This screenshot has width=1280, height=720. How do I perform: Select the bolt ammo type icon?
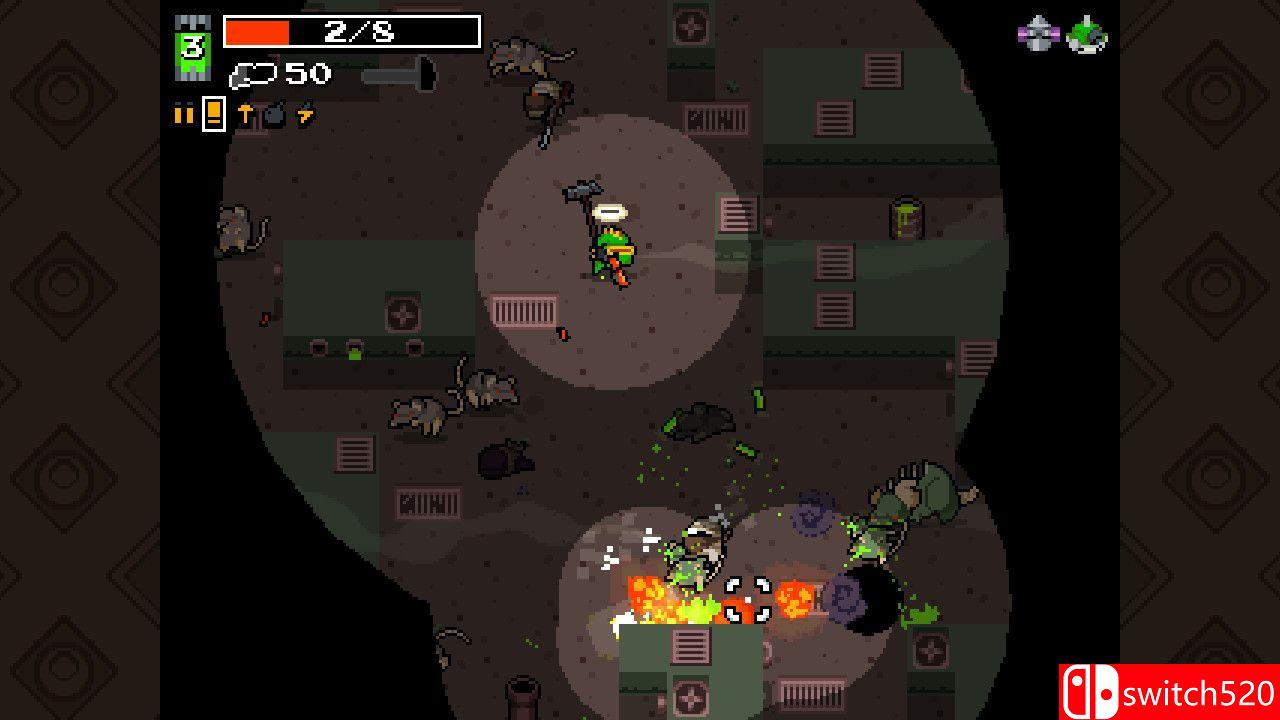[x=245, y=113]
